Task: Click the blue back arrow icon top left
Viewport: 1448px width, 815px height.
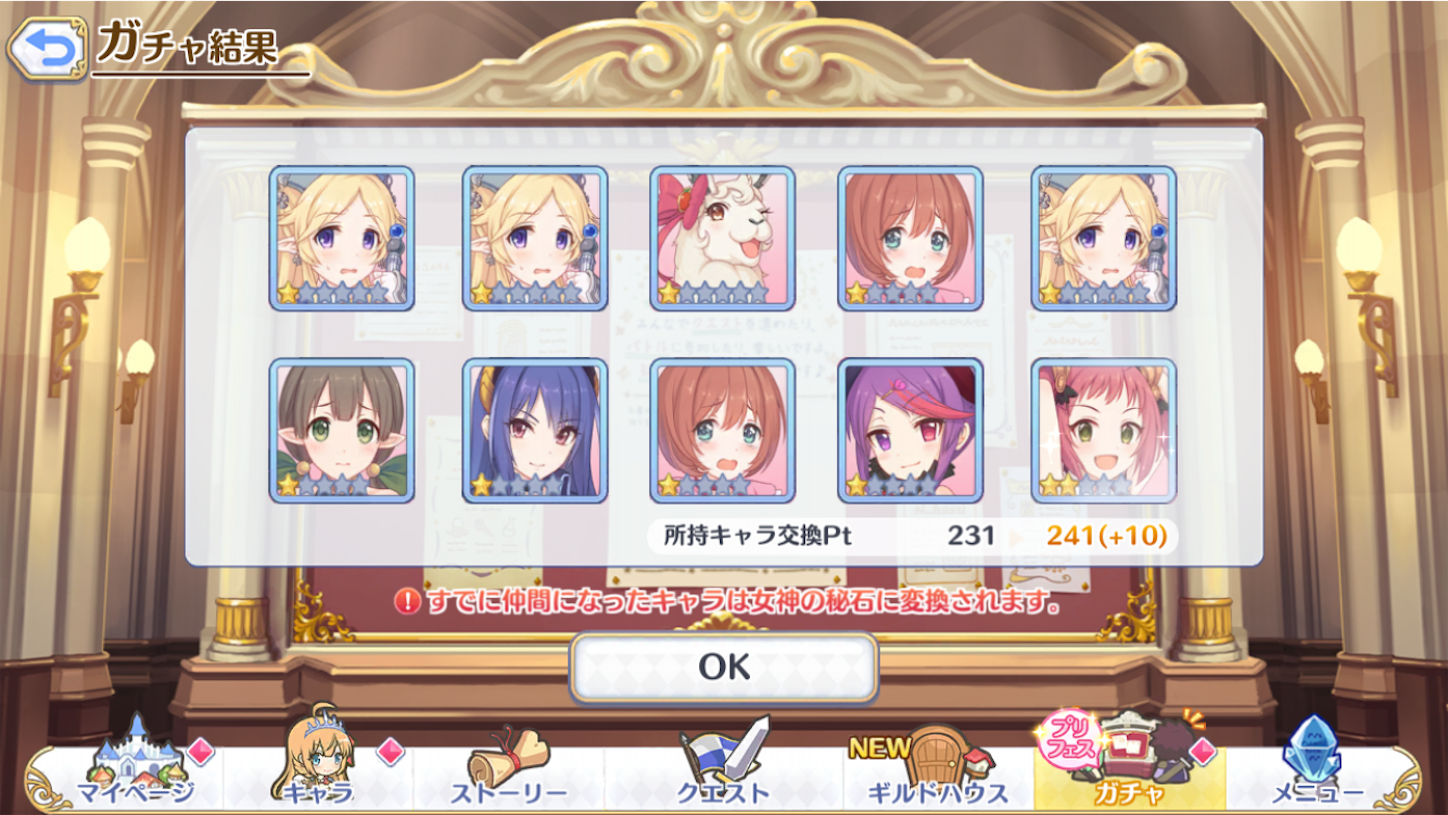Action: [48, 45]
